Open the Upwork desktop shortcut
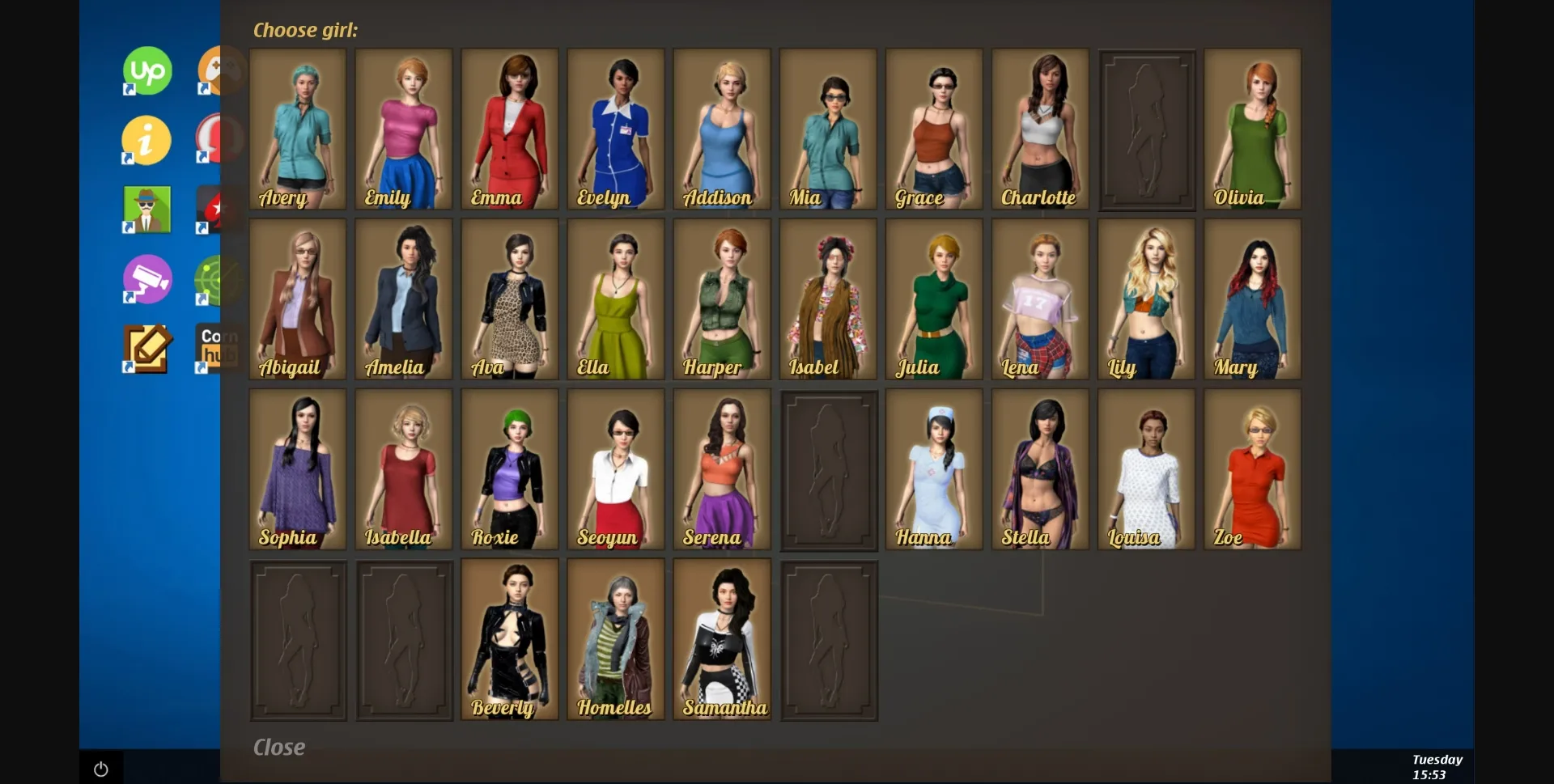 point(146,70)
